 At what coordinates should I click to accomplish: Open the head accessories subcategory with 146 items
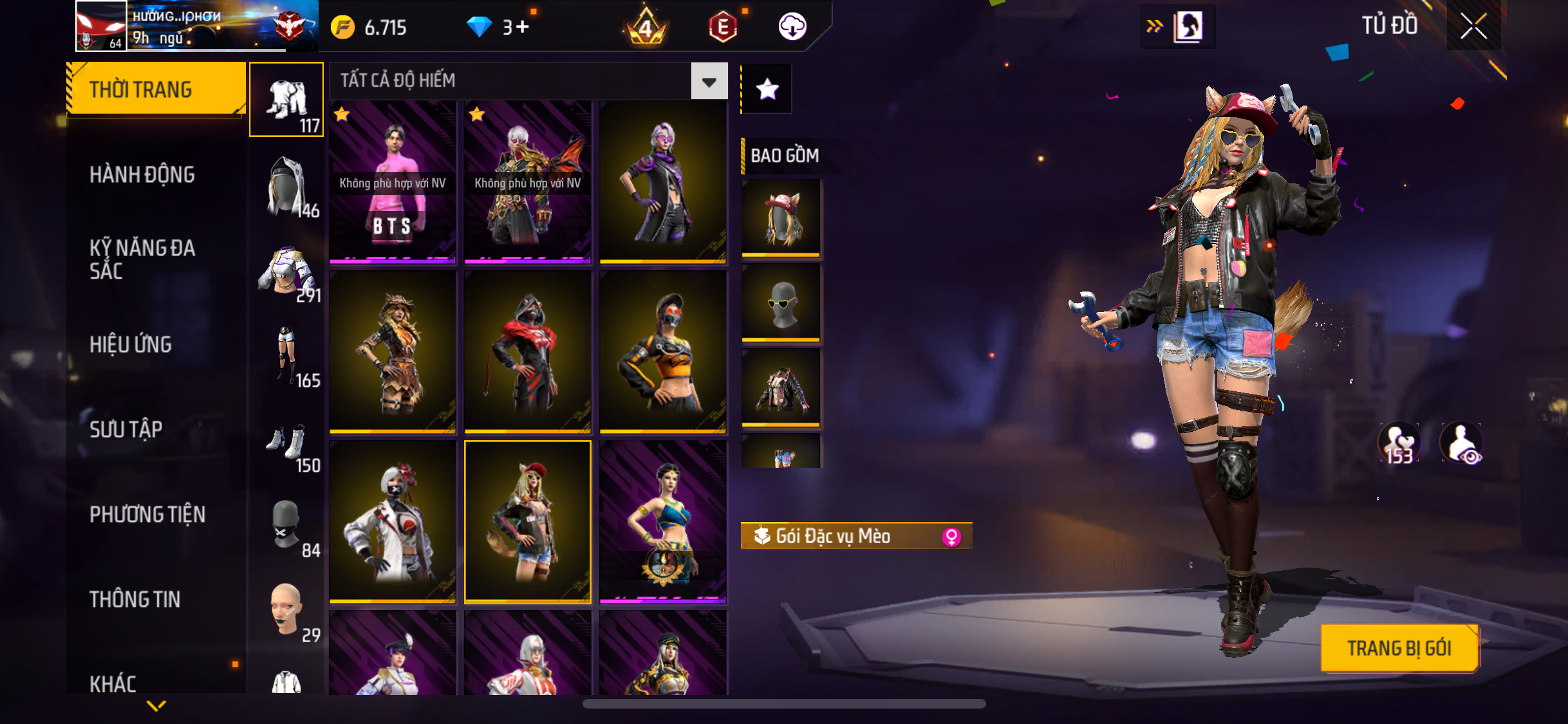[287, 186]
